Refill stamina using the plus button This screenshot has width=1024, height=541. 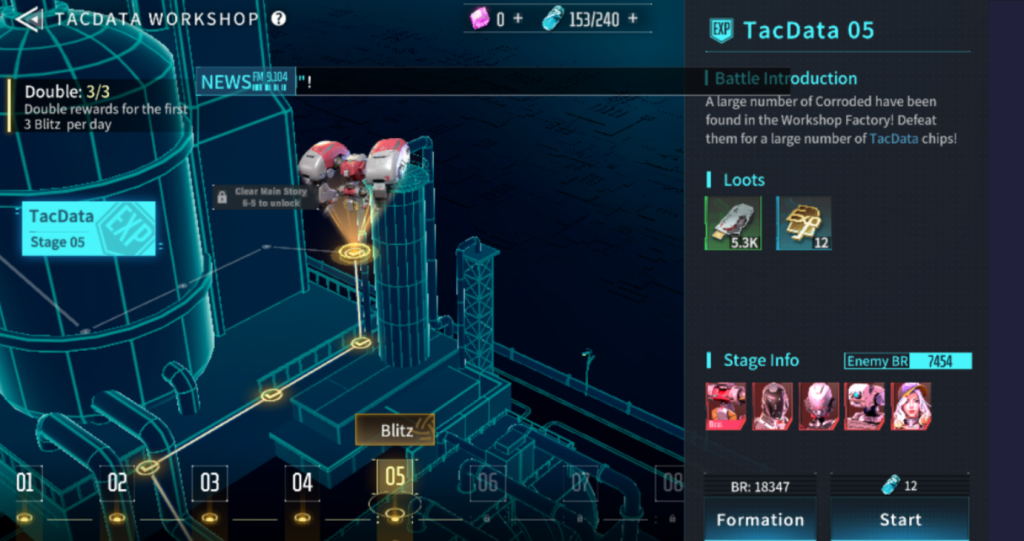pyautogui.click(x=632, y=19)
